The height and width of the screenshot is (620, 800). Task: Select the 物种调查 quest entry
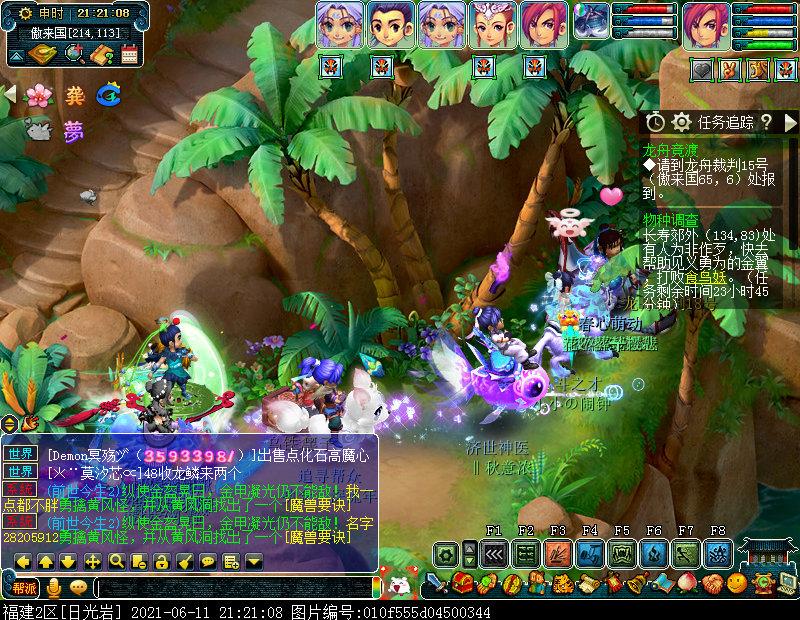670,219
